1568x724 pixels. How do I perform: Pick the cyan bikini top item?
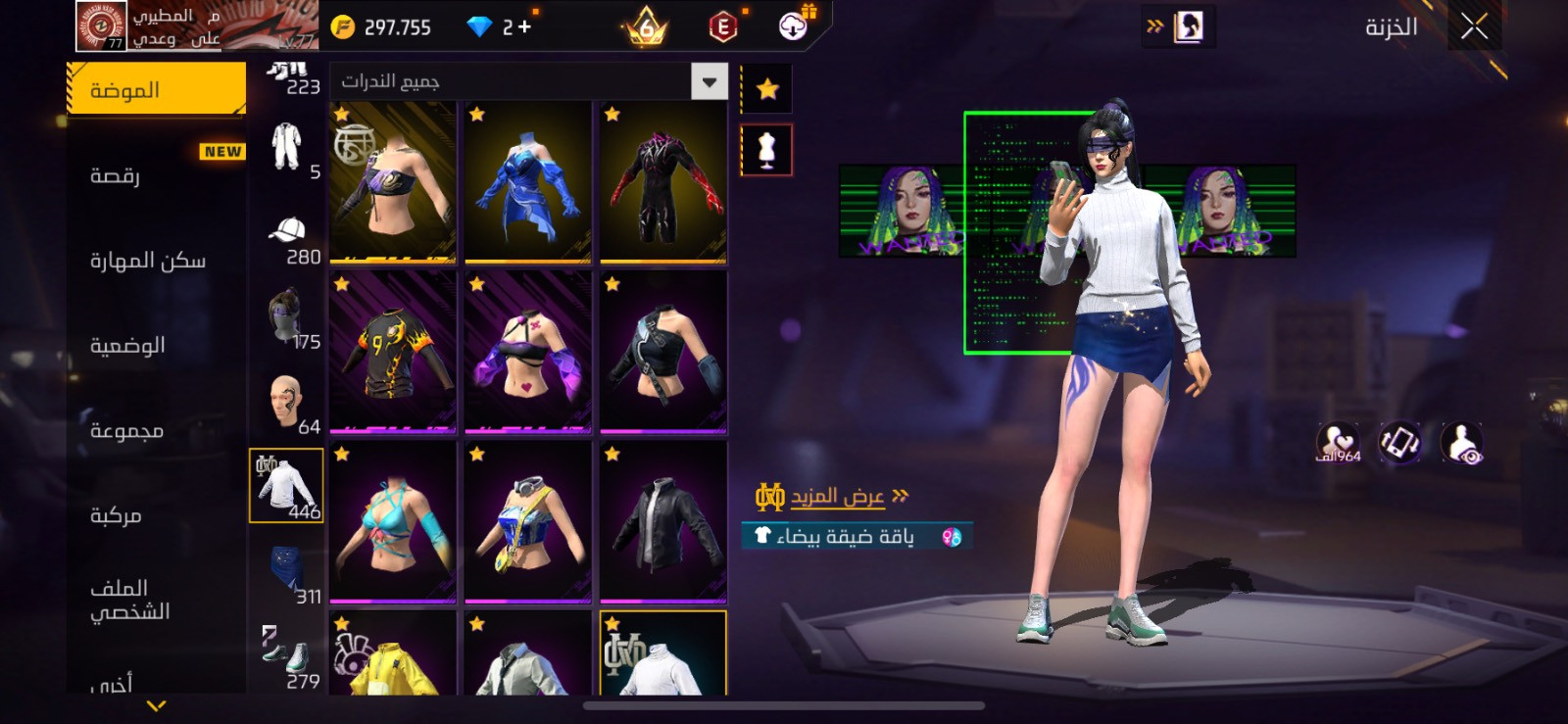point(393,522)
